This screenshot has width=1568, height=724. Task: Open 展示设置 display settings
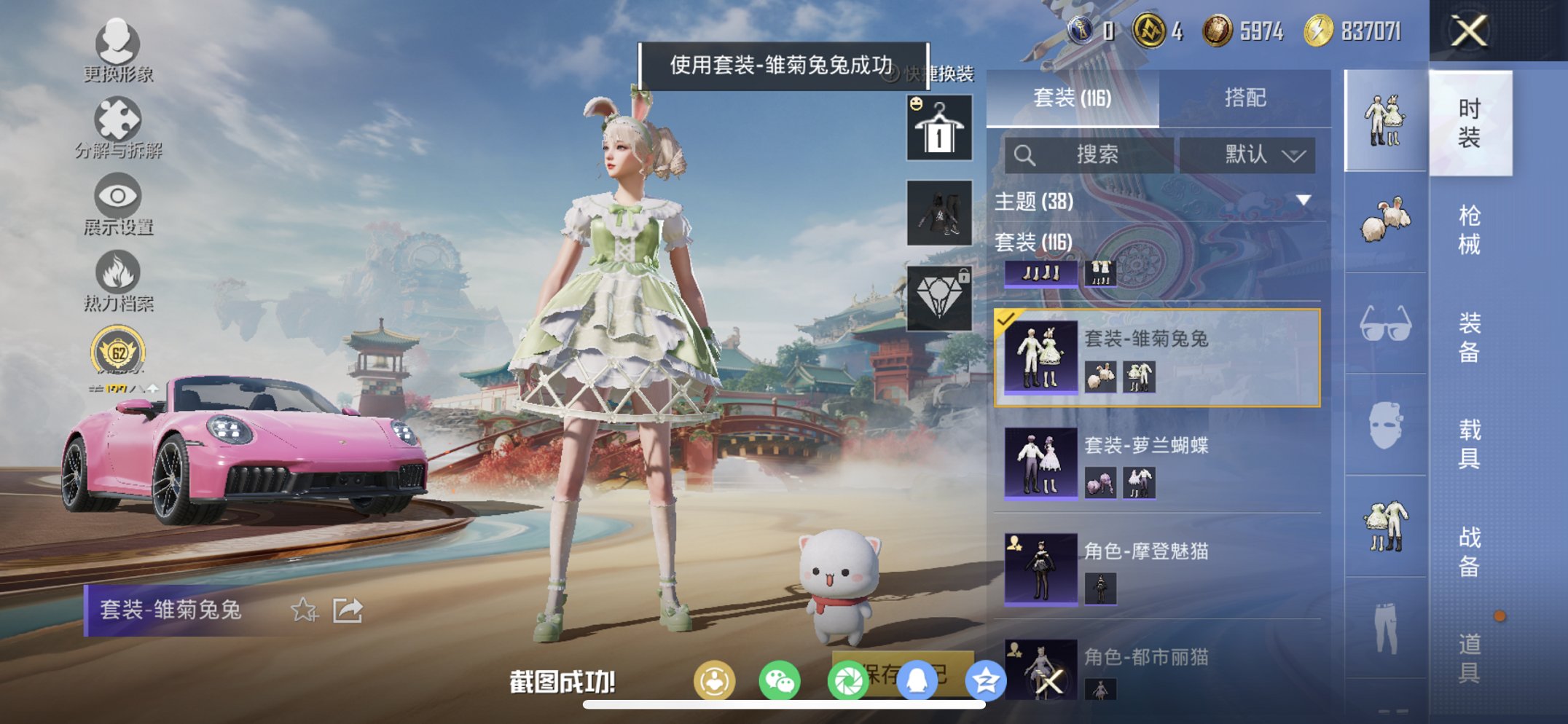point(117,200)
